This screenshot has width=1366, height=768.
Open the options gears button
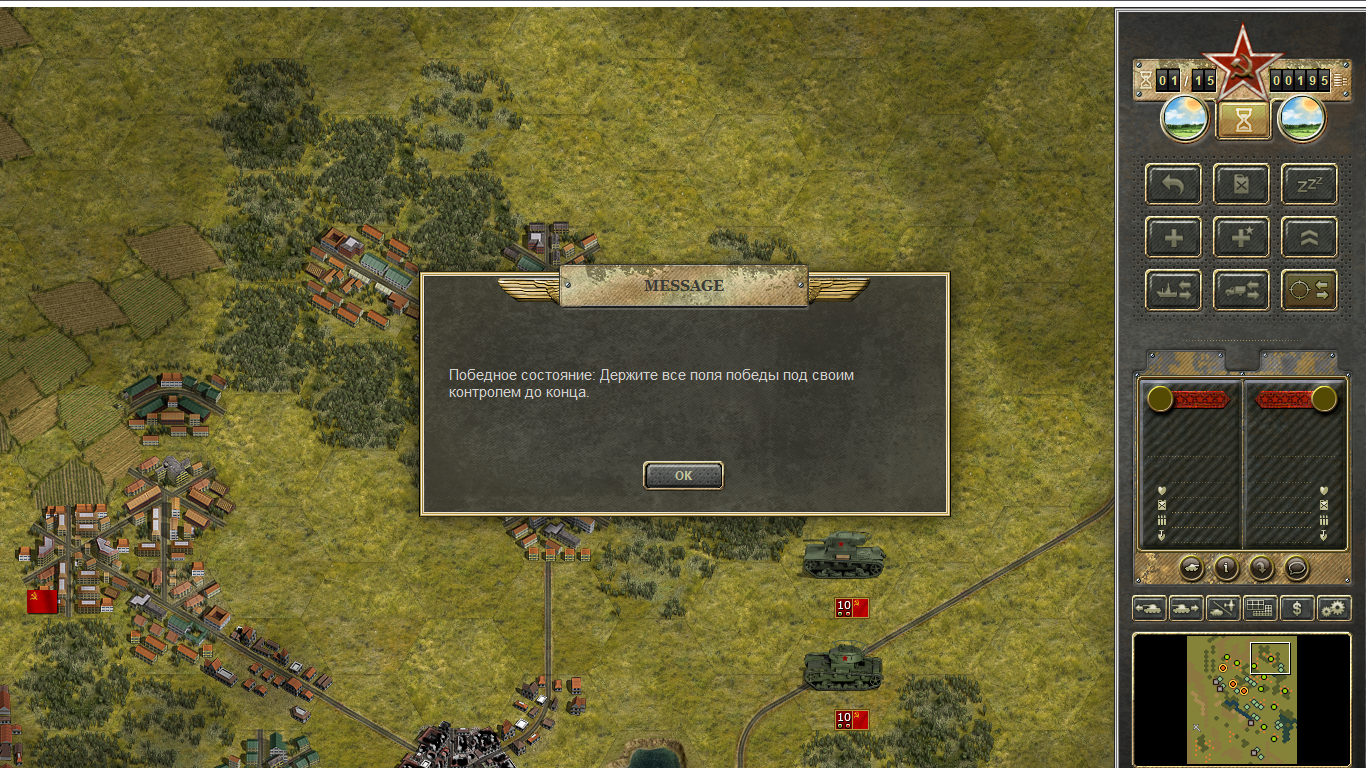1334,607
